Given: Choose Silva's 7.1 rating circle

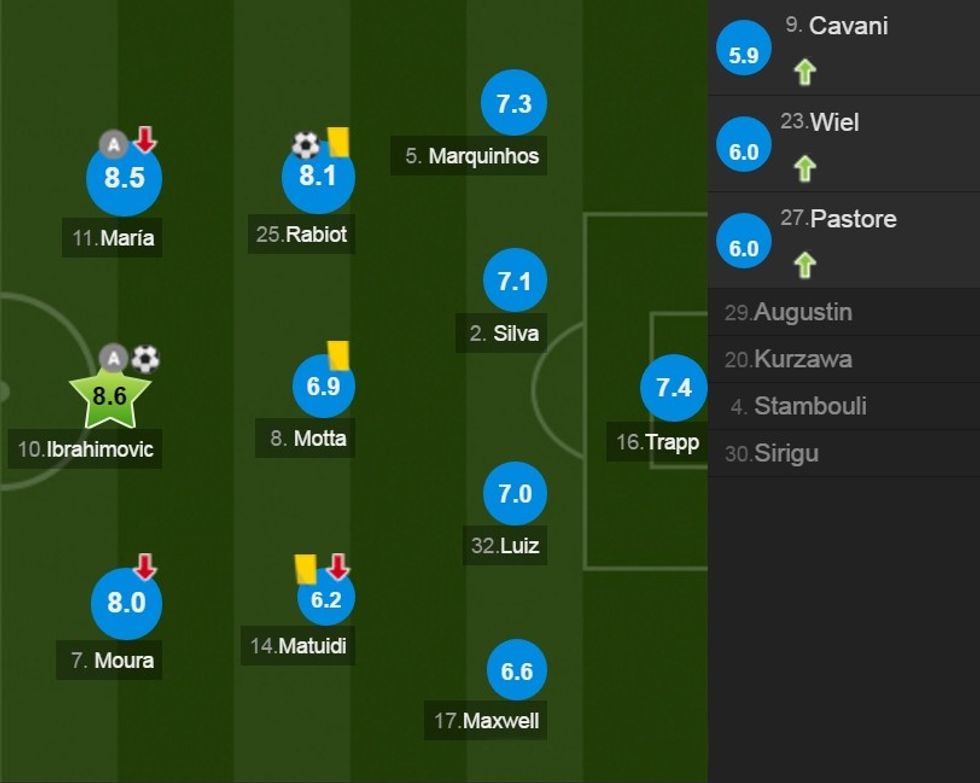Looking at the screenshot, I should (514, 282).
